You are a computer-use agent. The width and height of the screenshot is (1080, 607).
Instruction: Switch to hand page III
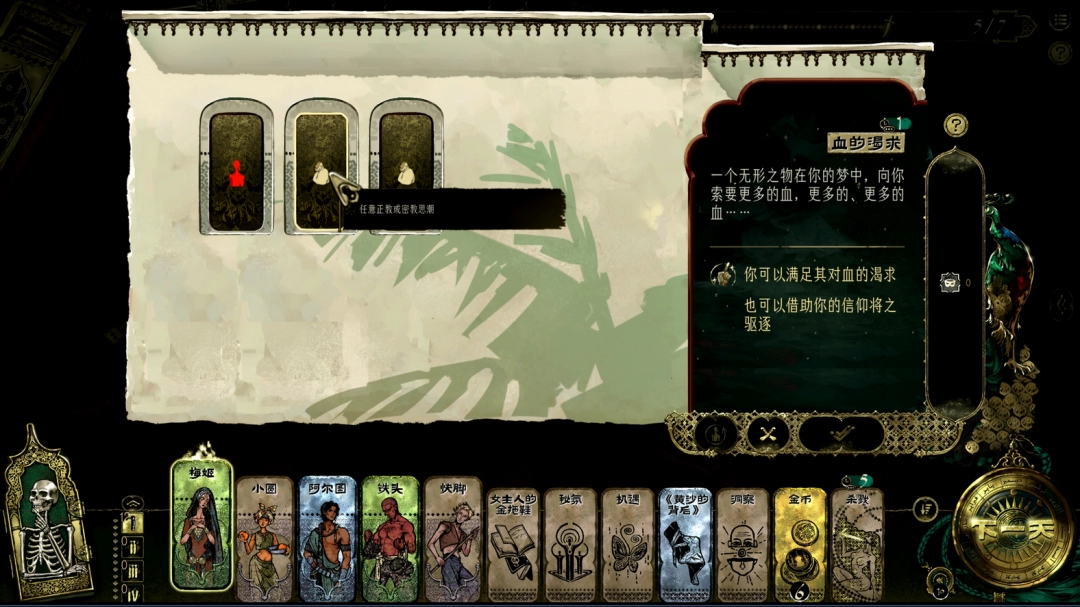(x=132, y=571)
